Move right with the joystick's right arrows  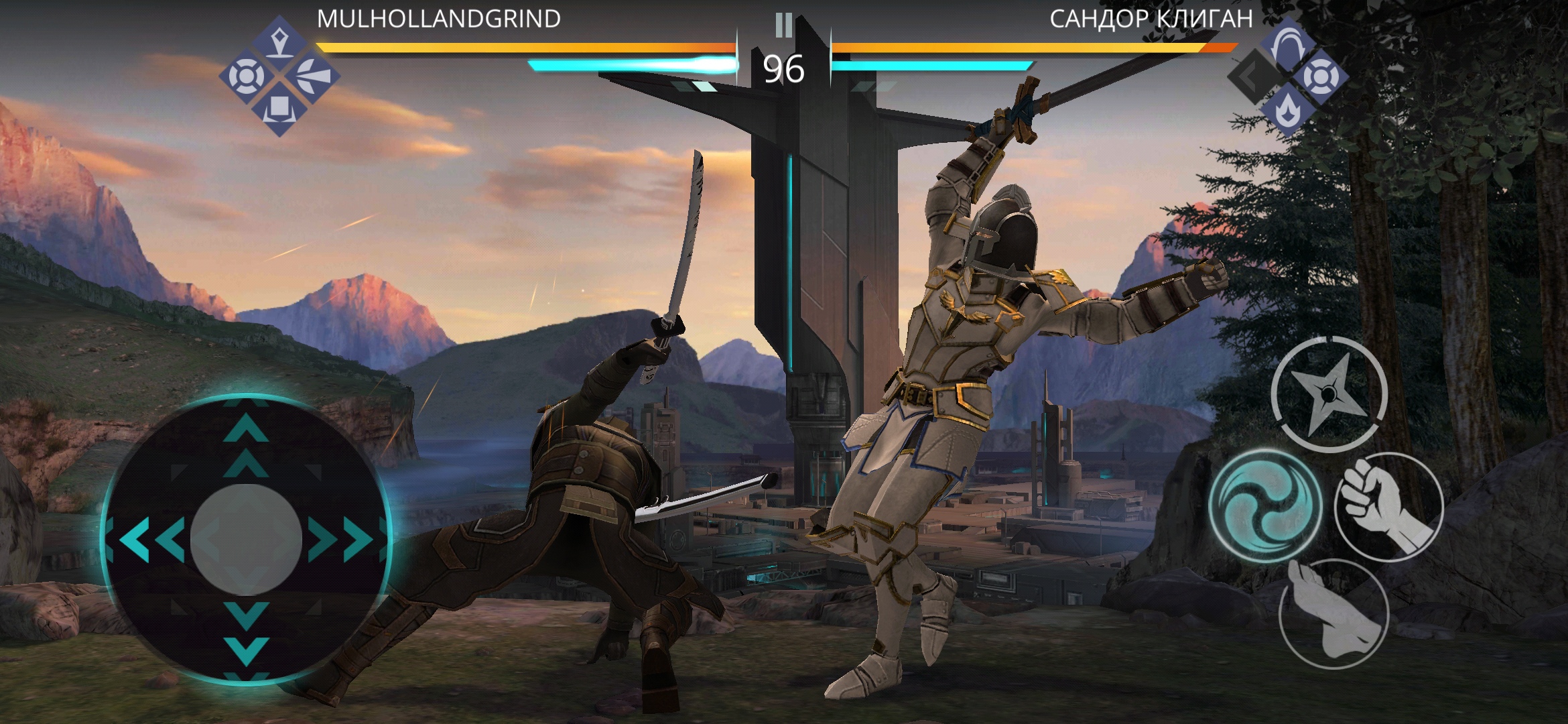point(340,538)
